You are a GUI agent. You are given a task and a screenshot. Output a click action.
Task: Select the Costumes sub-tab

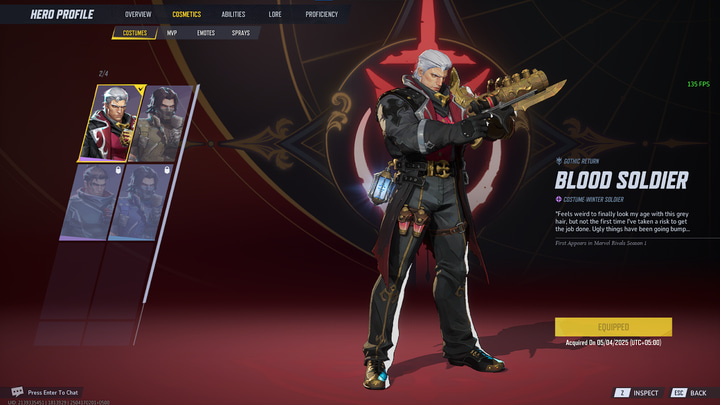pyautogui.click(x=134, y=33)
